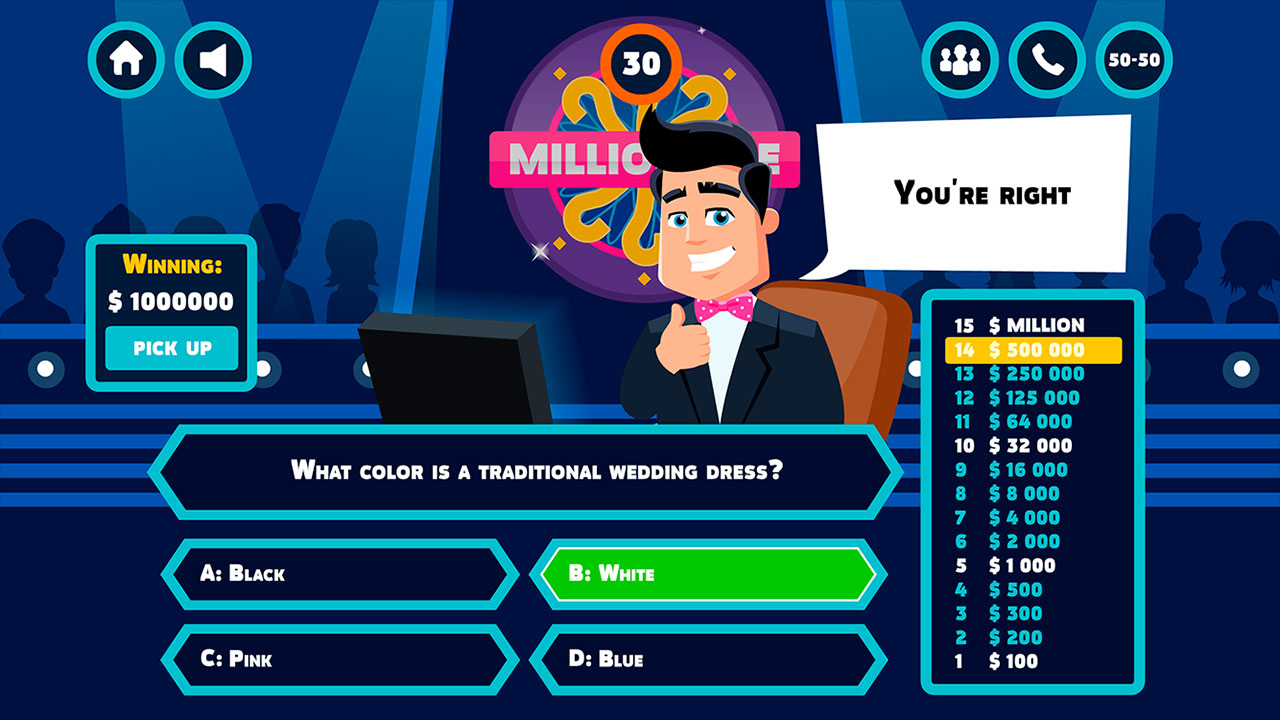Mute the game sound with speaker icon
This screenshot has height=720, width=1280.
click(213, 59)
